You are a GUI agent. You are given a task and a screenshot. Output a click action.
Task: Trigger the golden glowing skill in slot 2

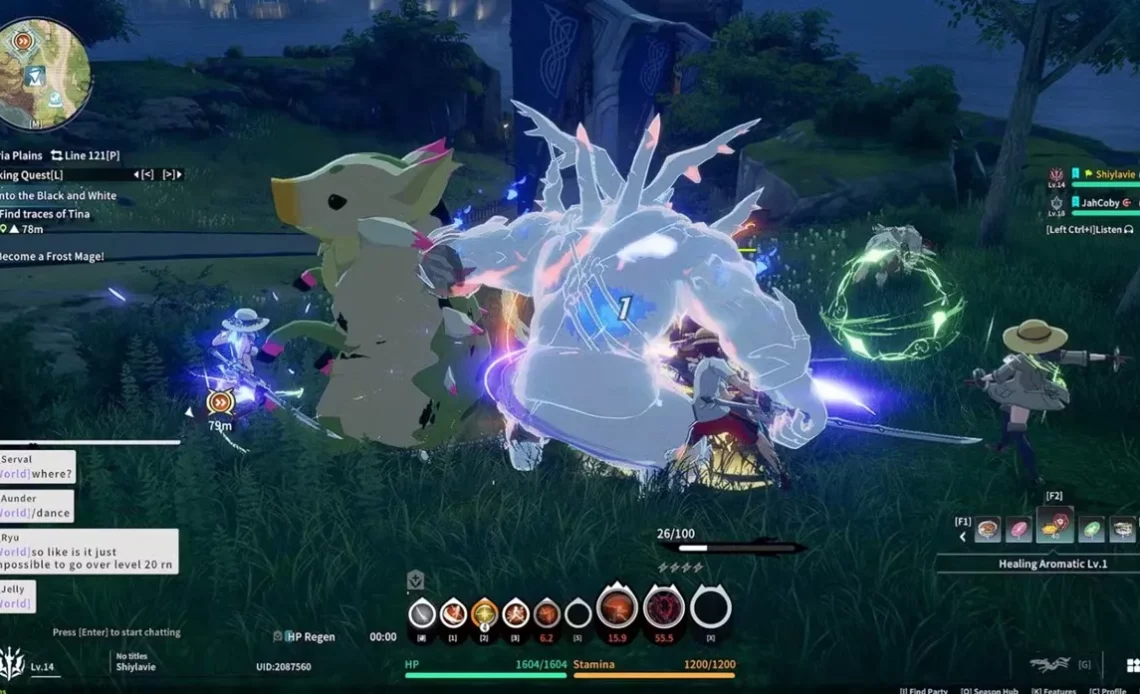point(484,612)
